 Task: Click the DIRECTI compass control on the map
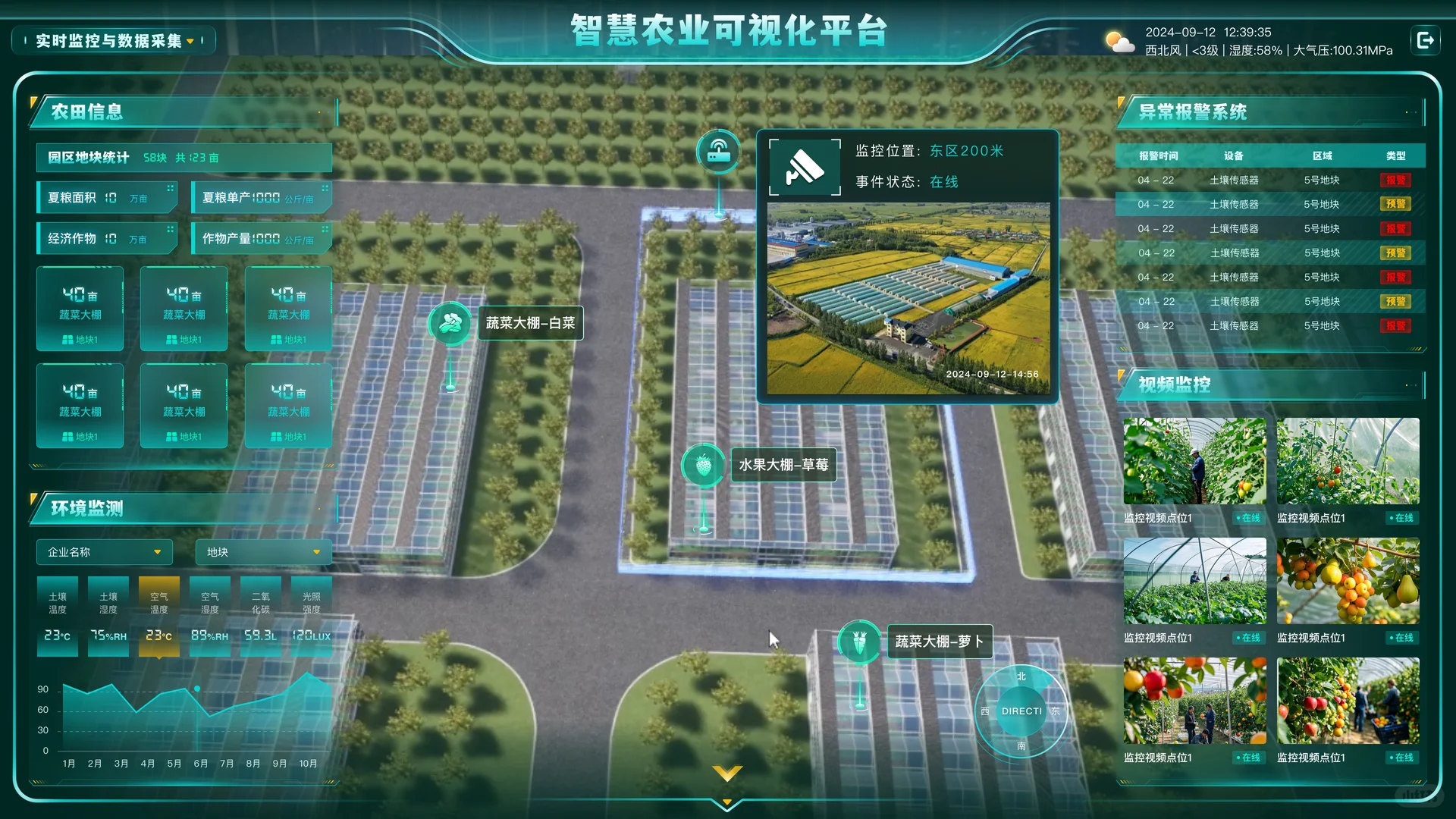pyautogui.click(x=1021, y=711)
